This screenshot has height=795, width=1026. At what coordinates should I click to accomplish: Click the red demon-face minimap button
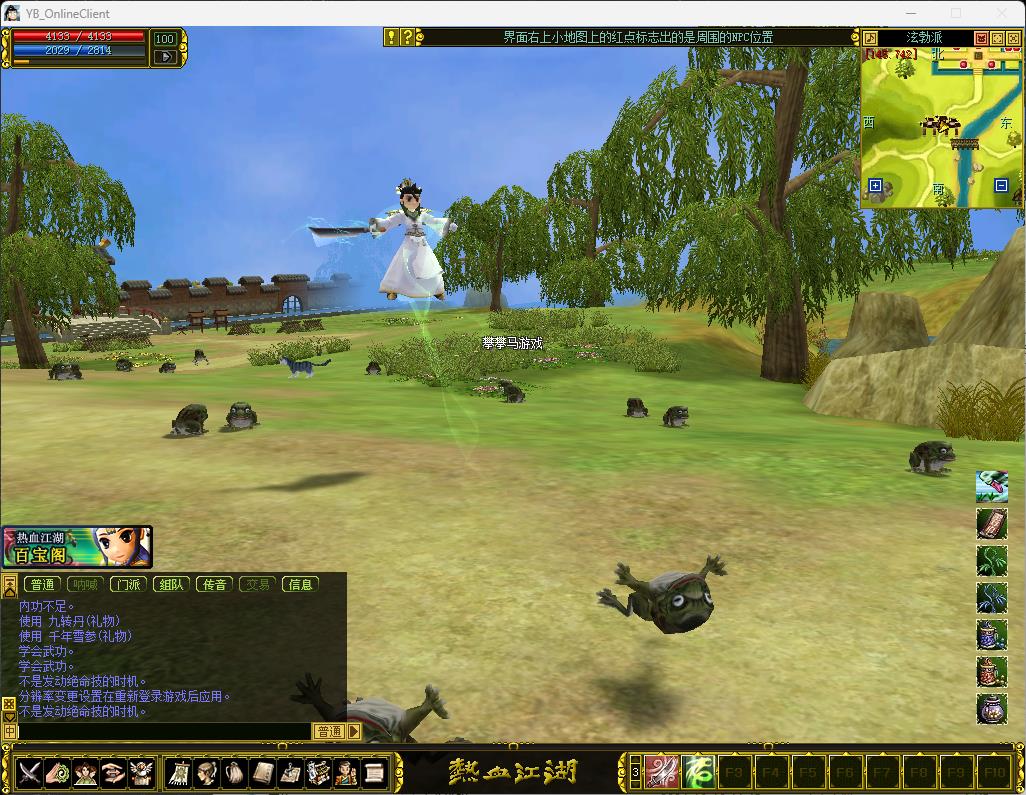point(981,38)
